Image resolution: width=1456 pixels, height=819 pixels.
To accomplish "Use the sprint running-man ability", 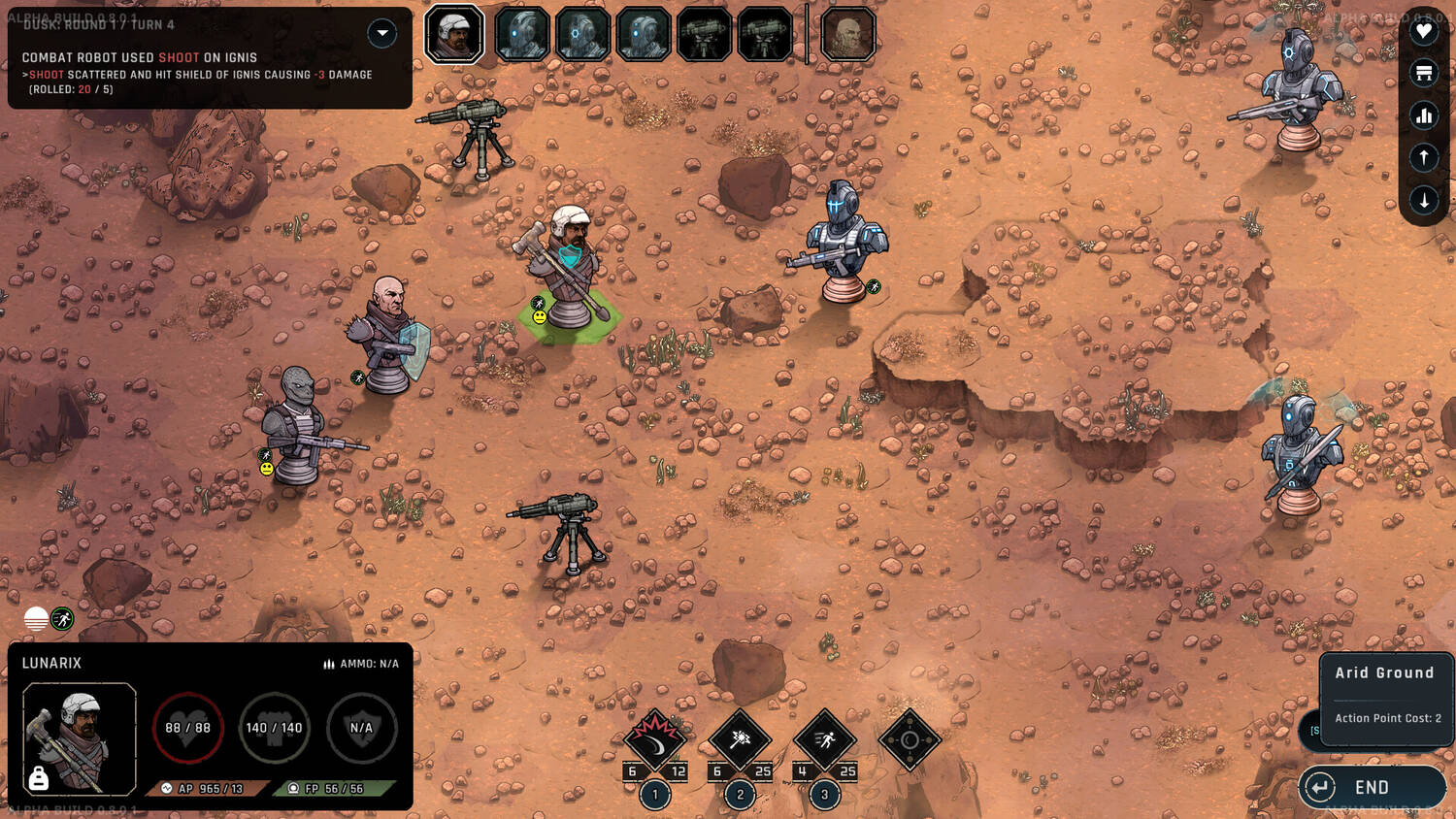I will (x=824, y=740).
